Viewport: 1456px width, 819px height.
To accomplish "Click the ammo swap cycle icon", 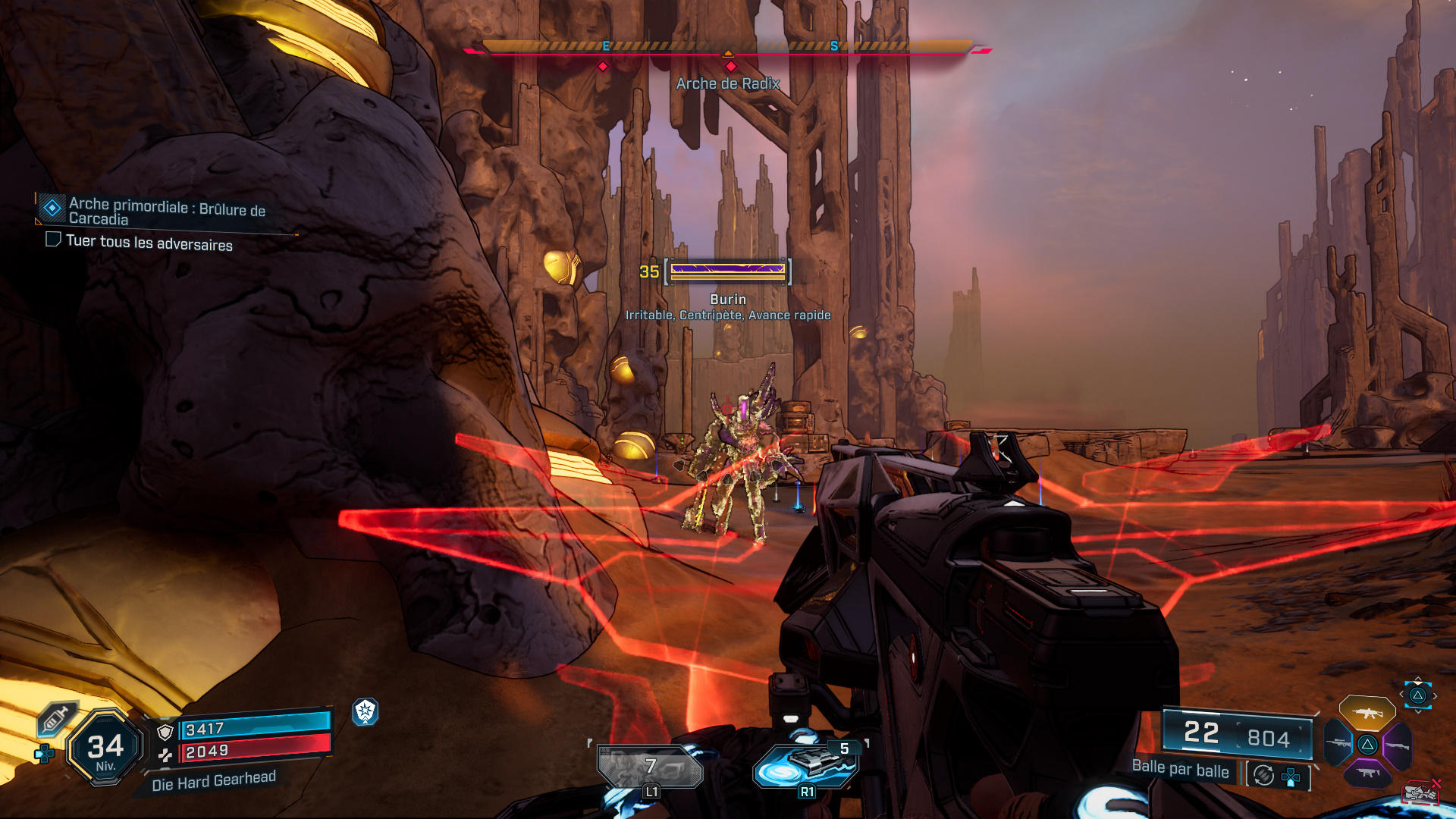I will (1263, 775).
